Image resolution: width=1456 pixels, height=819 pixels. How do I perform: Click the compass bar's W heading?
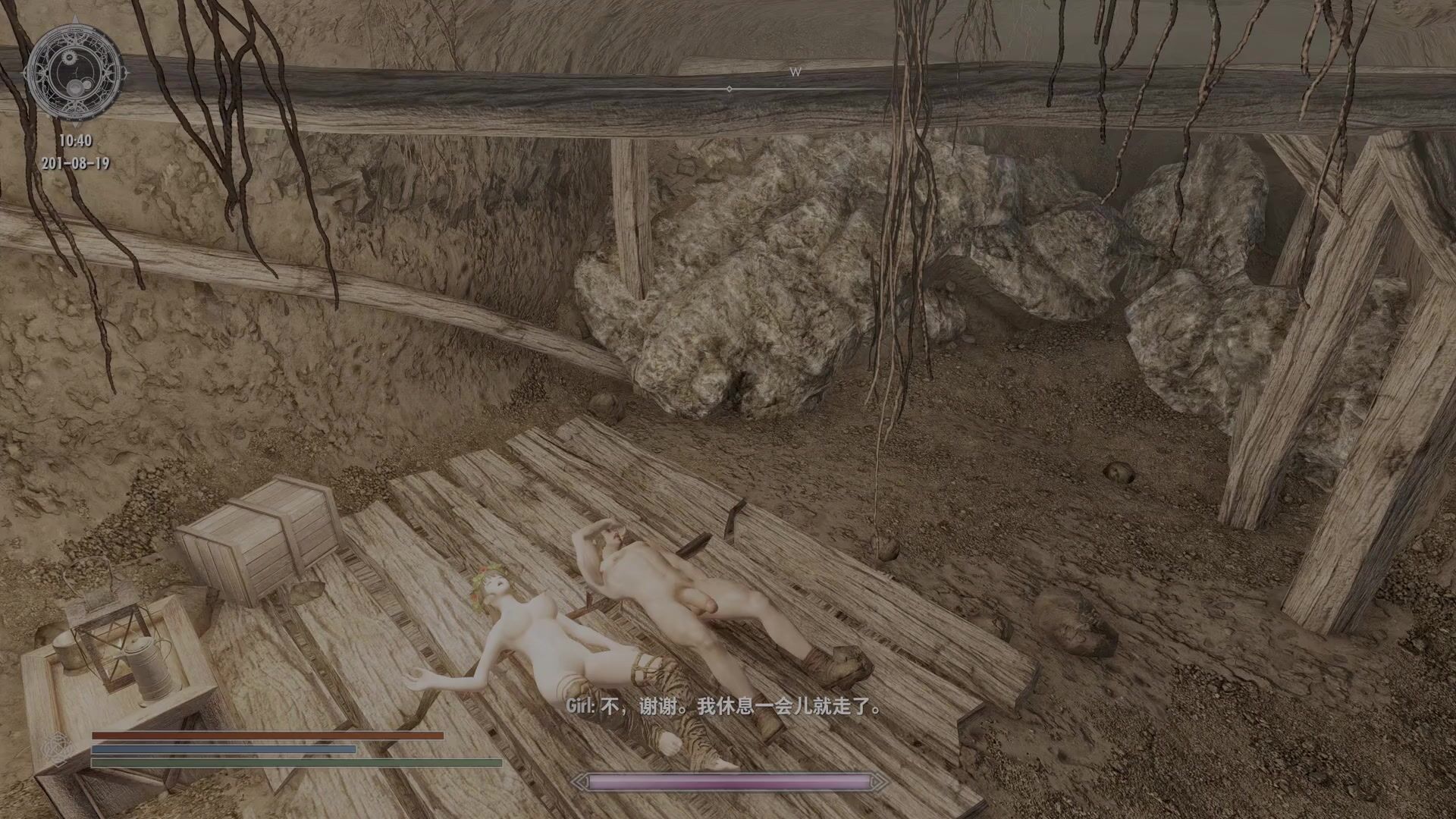[795, 73]
